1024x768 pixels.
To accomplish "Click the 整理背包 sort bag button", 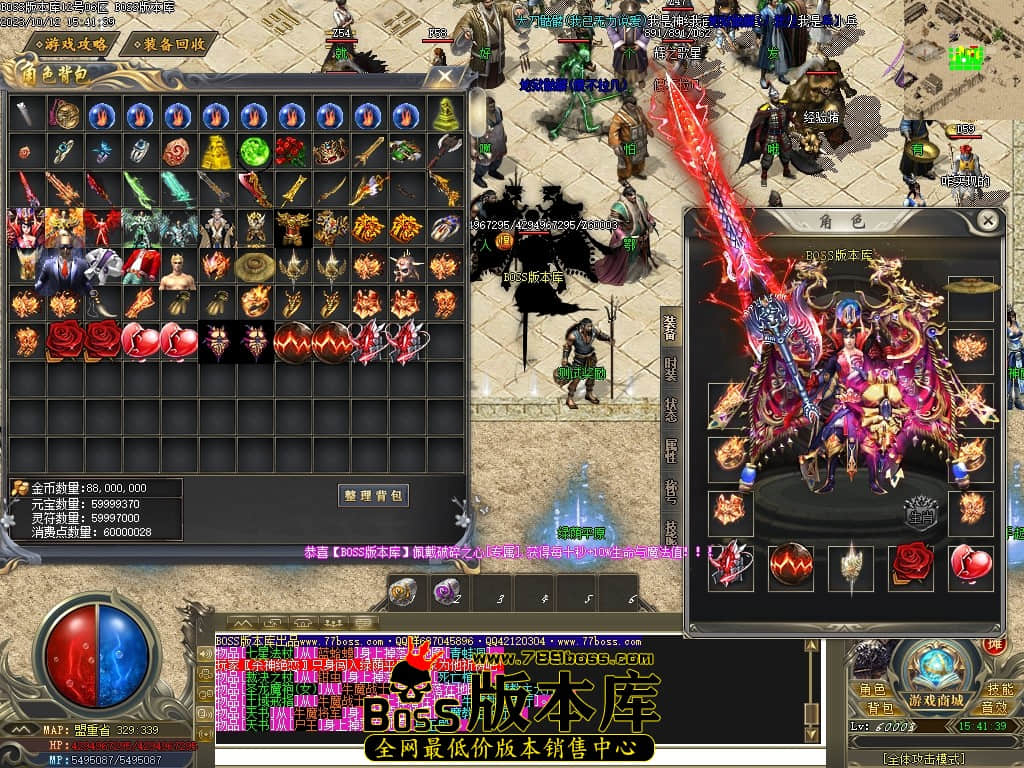I will (373, 495).
